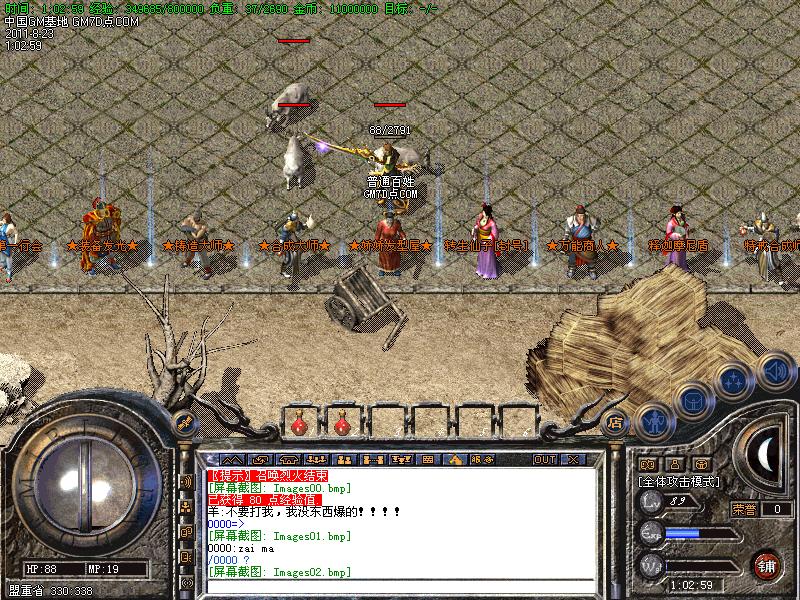
Task: Toggle sound with the speaker icon
Action: click(x=775, y=371)
